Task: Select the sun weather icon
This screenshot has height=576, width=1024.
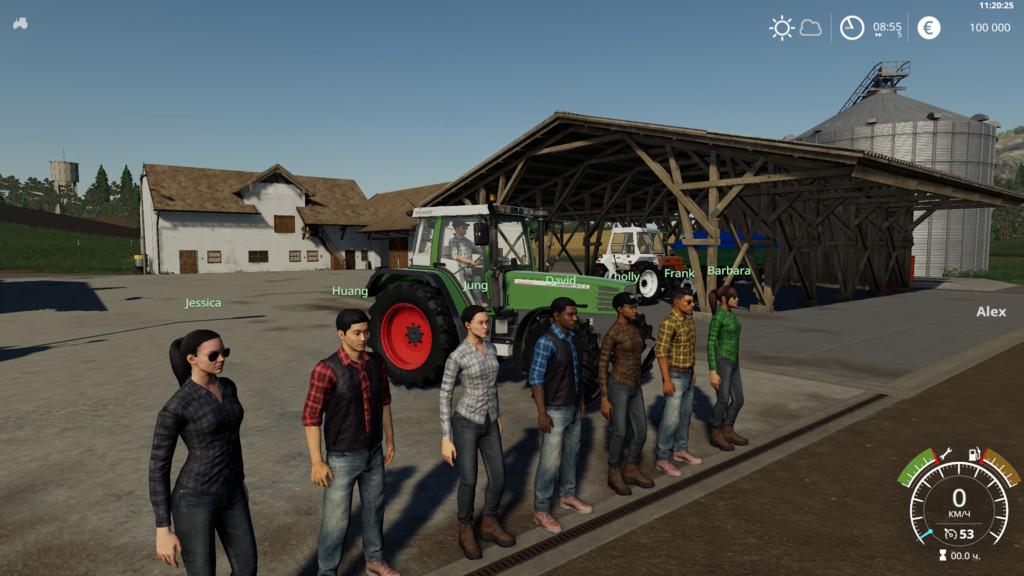Action: 781,28
